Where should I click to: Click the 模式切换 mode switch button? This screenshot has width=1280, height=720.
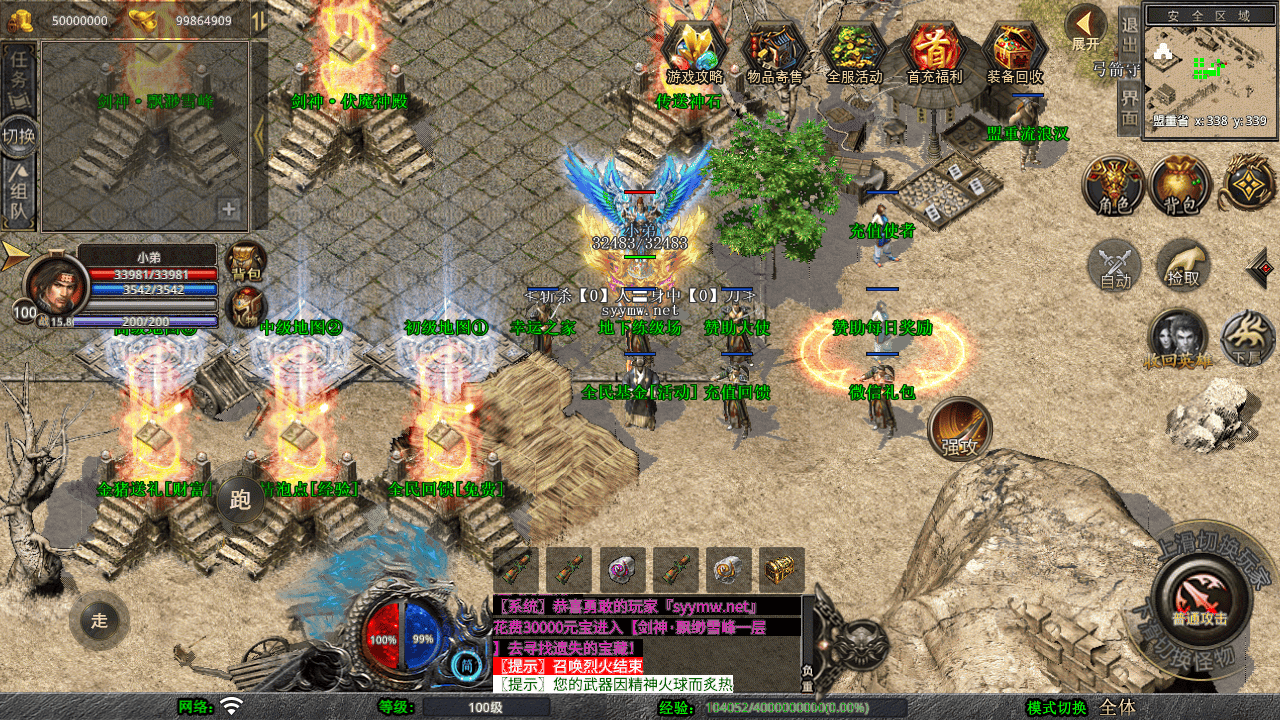(1056, 708)
